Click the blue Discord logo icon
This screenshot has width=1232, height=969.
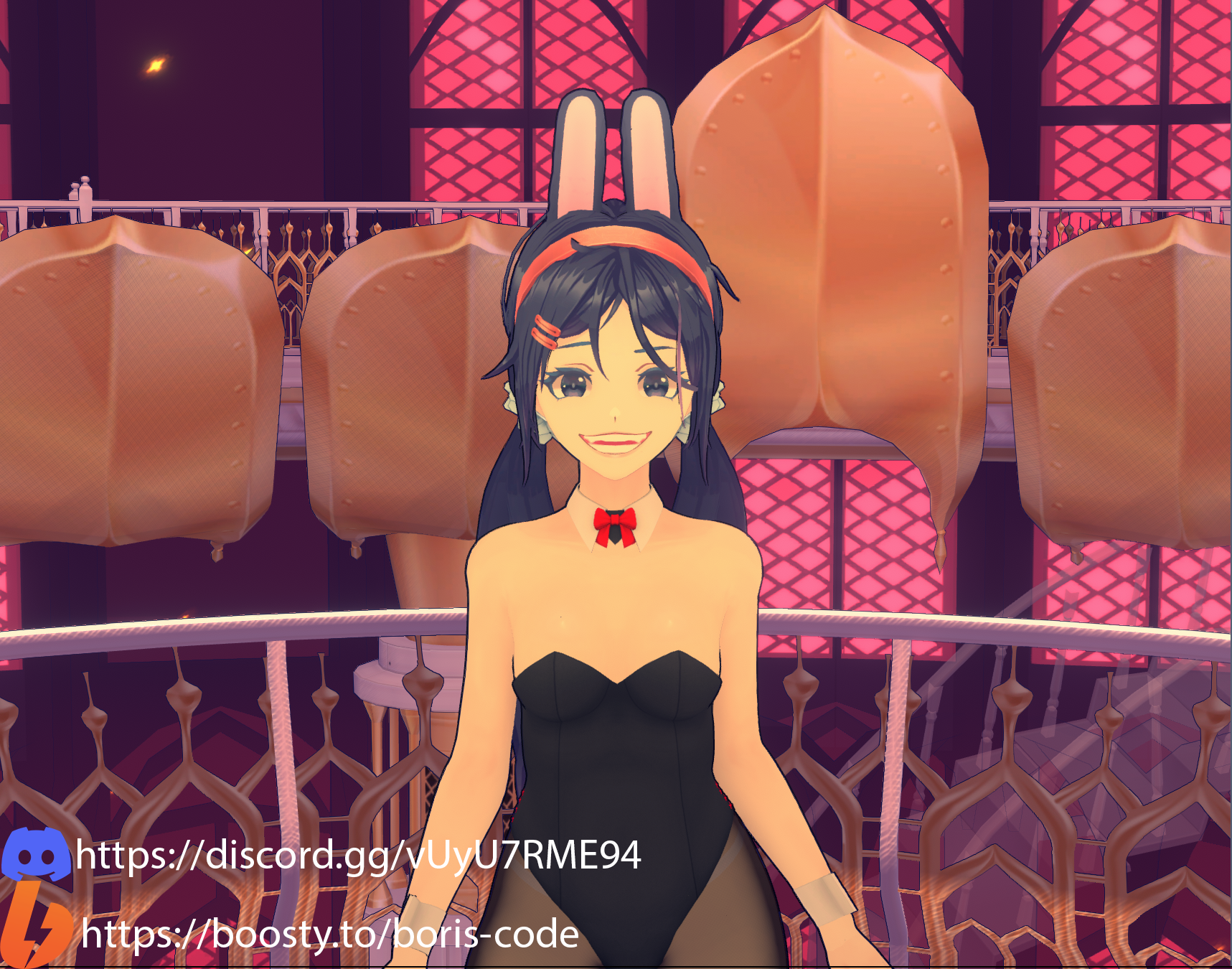click(x=36, y=853)
